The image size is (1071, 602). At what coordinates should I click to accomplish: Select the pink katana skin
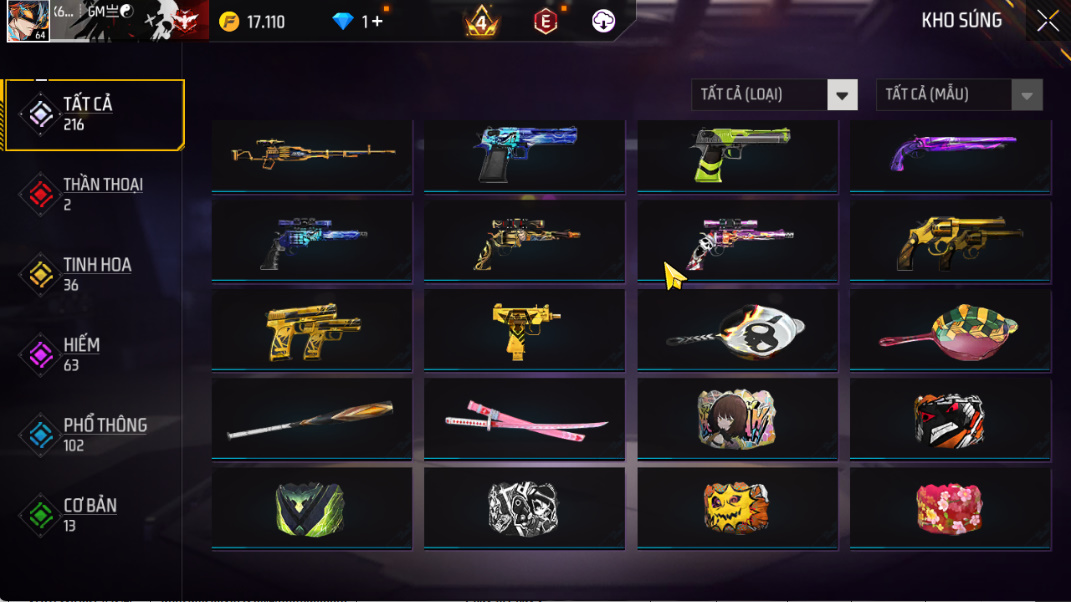coord(524,420)
